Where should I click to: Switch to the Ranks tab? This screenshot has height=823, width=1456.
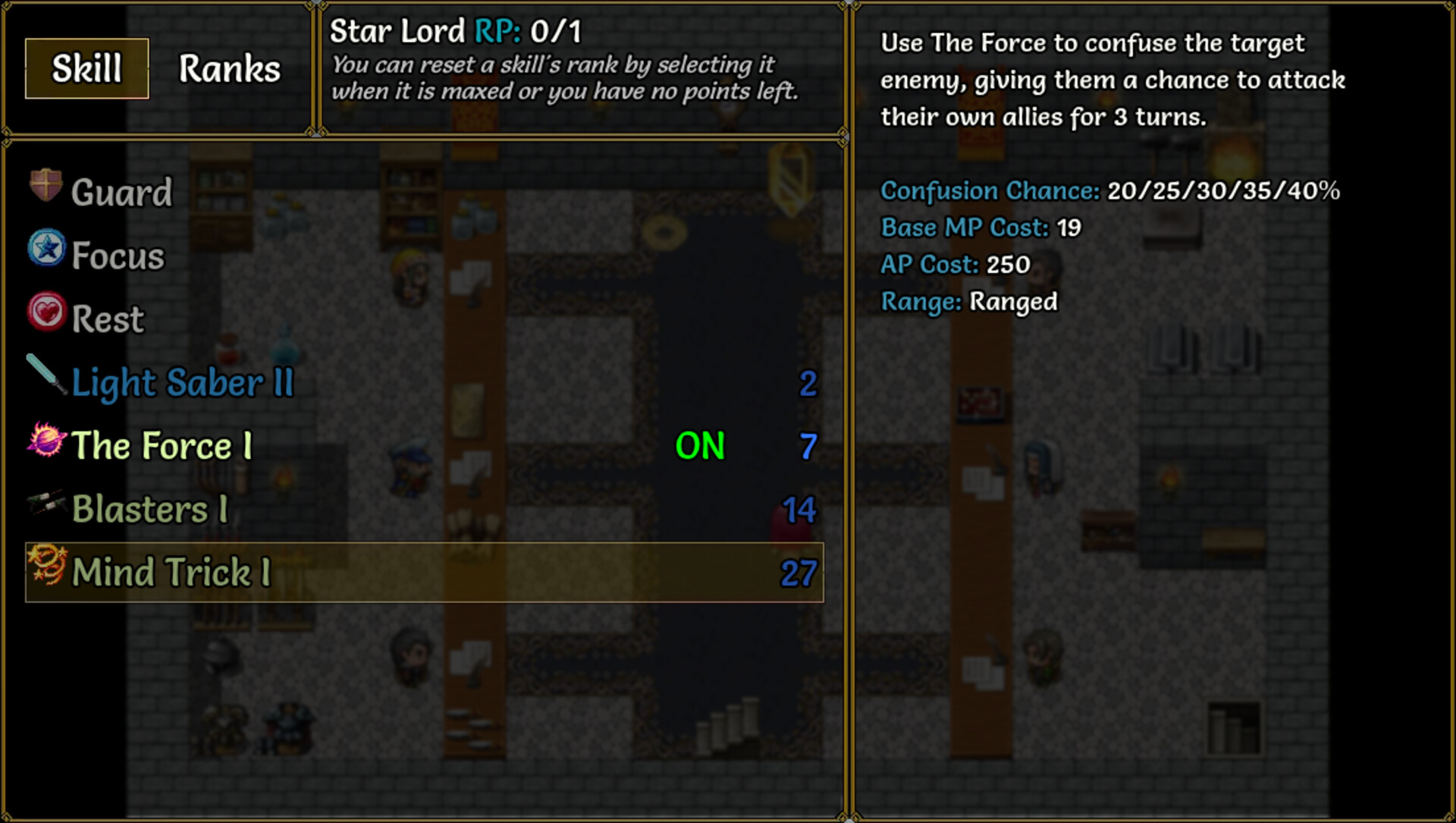click(228, 69)
